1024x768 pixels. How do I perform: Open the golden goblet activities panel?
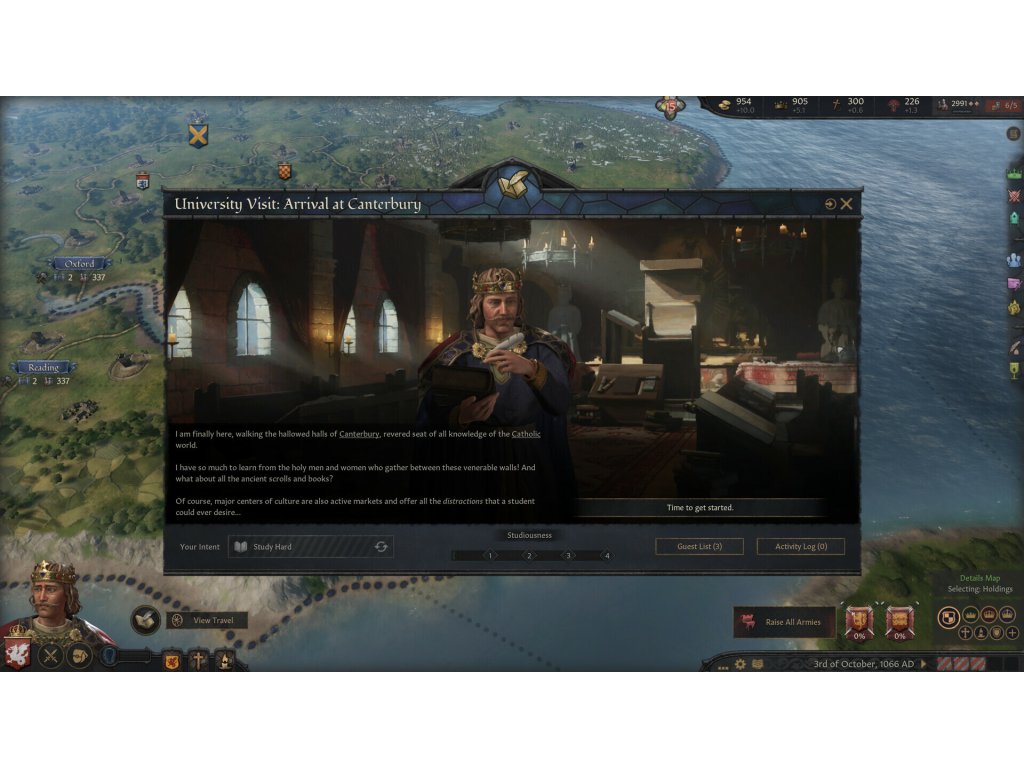[x=1014, y=371]
